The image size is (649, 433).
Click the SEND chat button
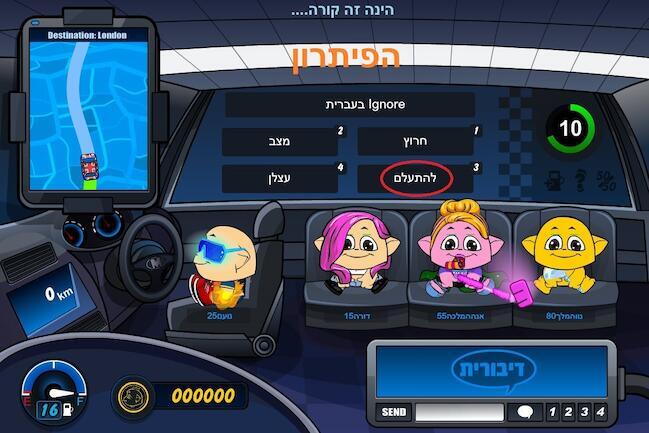click(x=394, y=412)
